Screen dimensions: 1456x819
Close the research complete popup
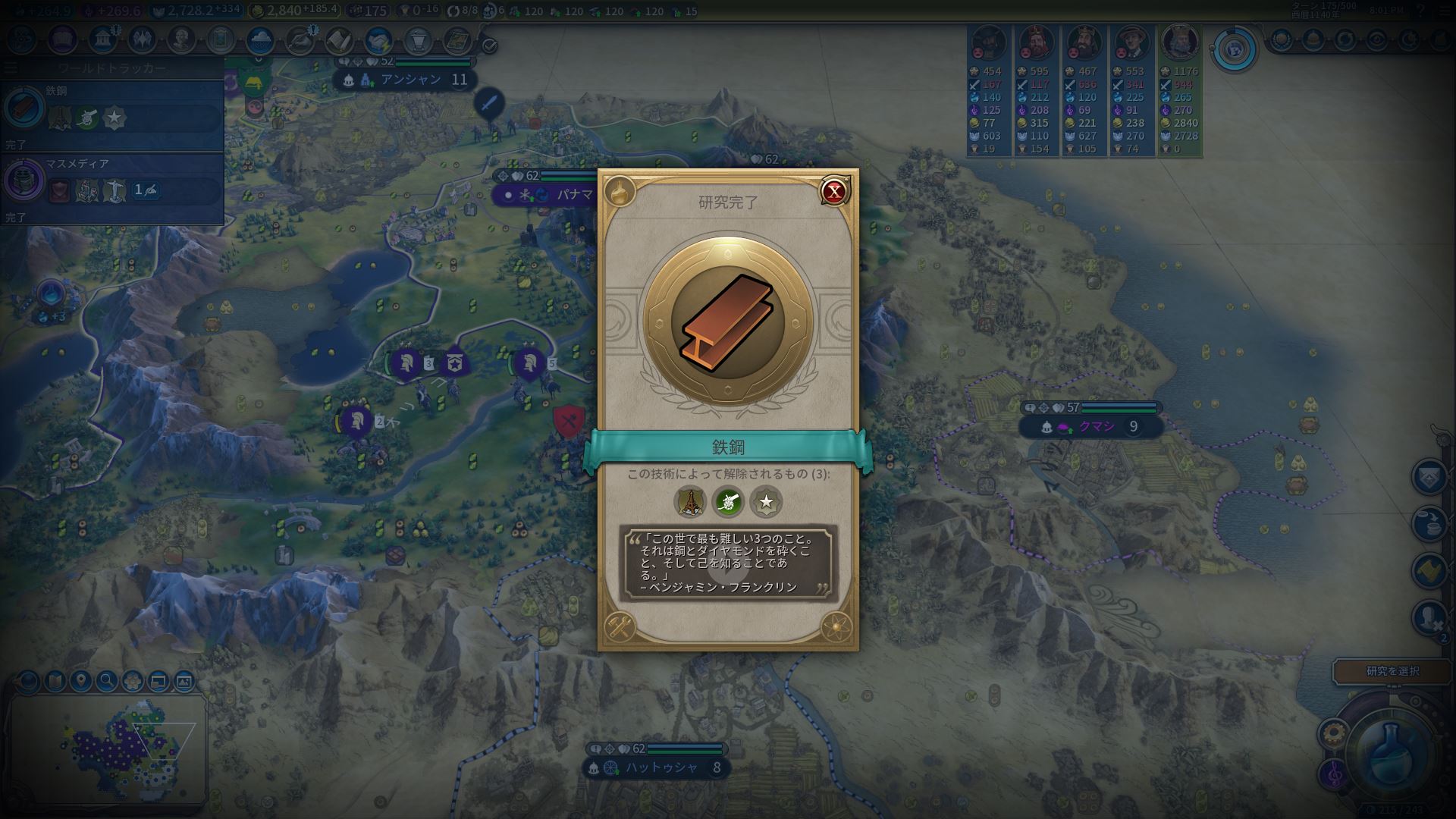(x=833, y=192)
